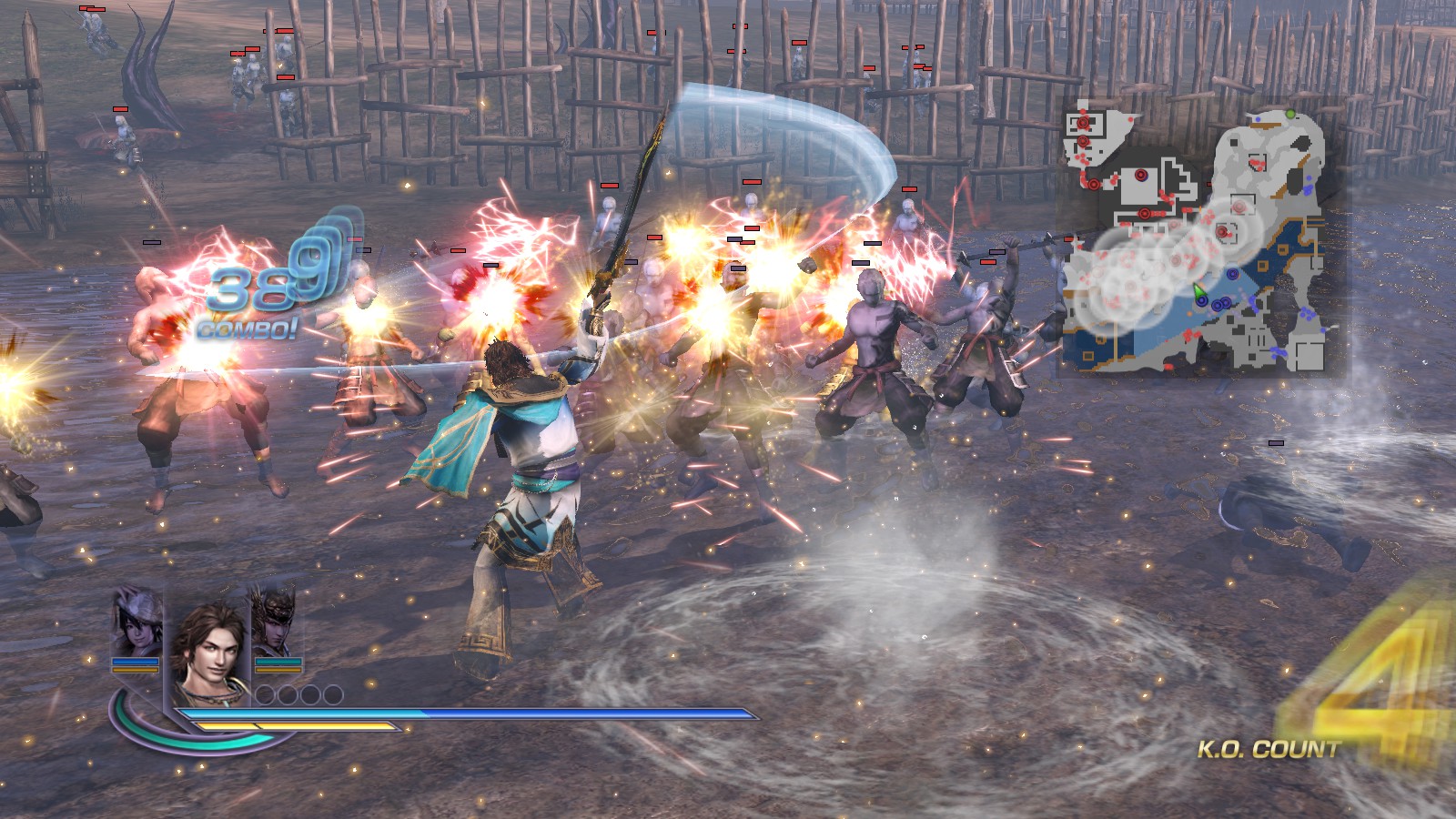Click a blue ally officer marker on the minimap

(x=1232, y=275)
